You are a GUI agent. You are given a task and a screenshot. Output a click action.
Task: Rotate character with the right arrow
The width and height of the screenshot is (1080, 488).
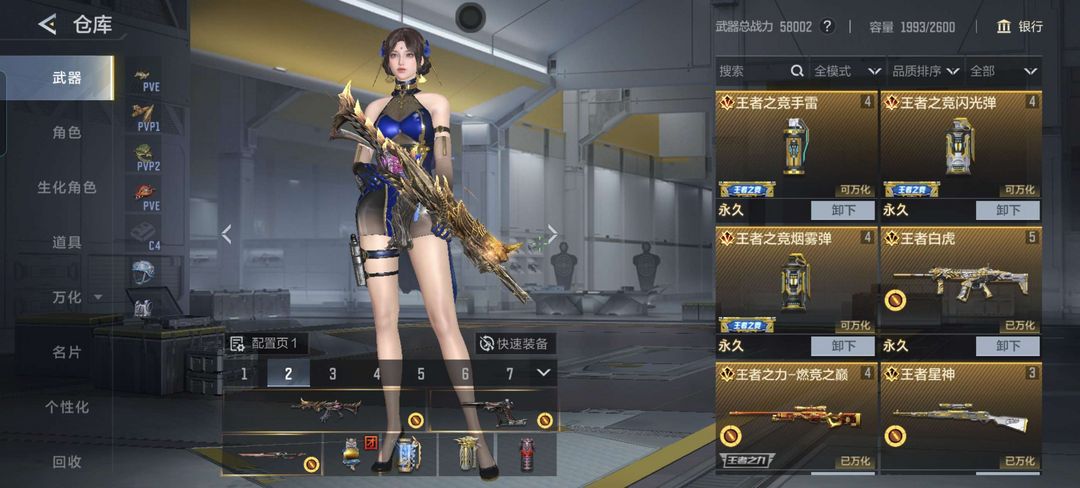551,234
